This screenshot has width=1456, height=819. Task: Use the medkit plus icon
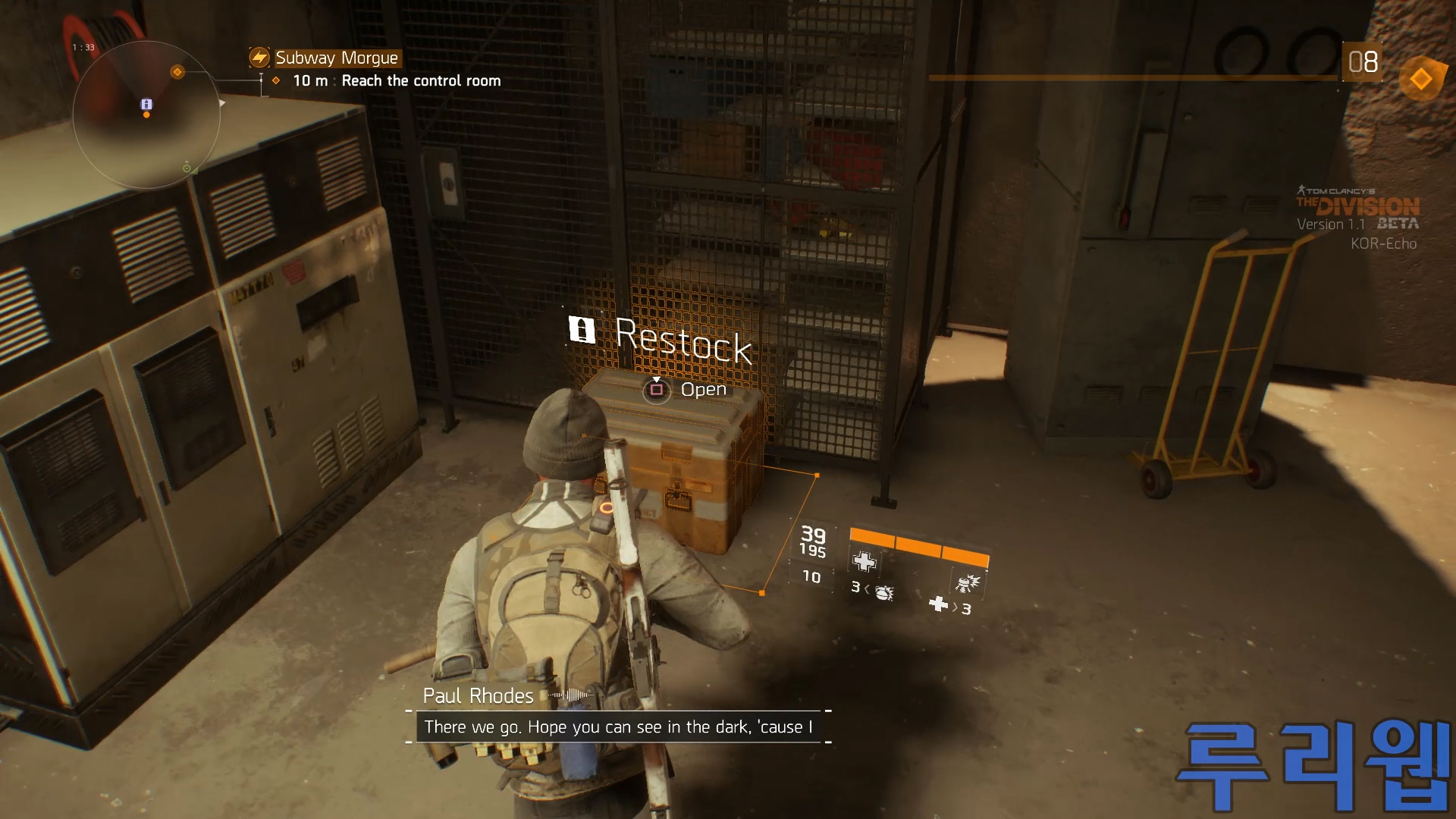(864, 562)
